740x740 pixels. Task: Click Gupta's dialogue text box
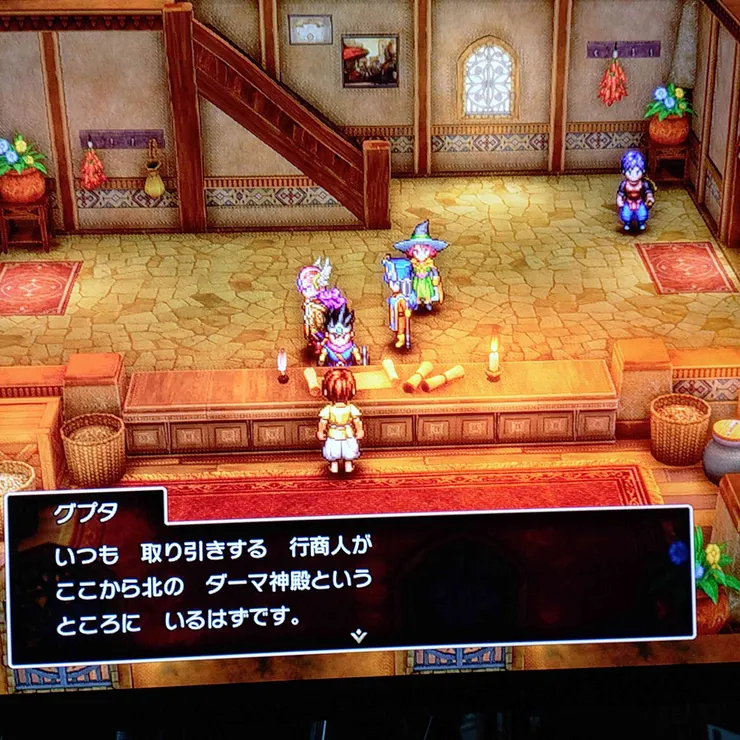pos(350,578)
